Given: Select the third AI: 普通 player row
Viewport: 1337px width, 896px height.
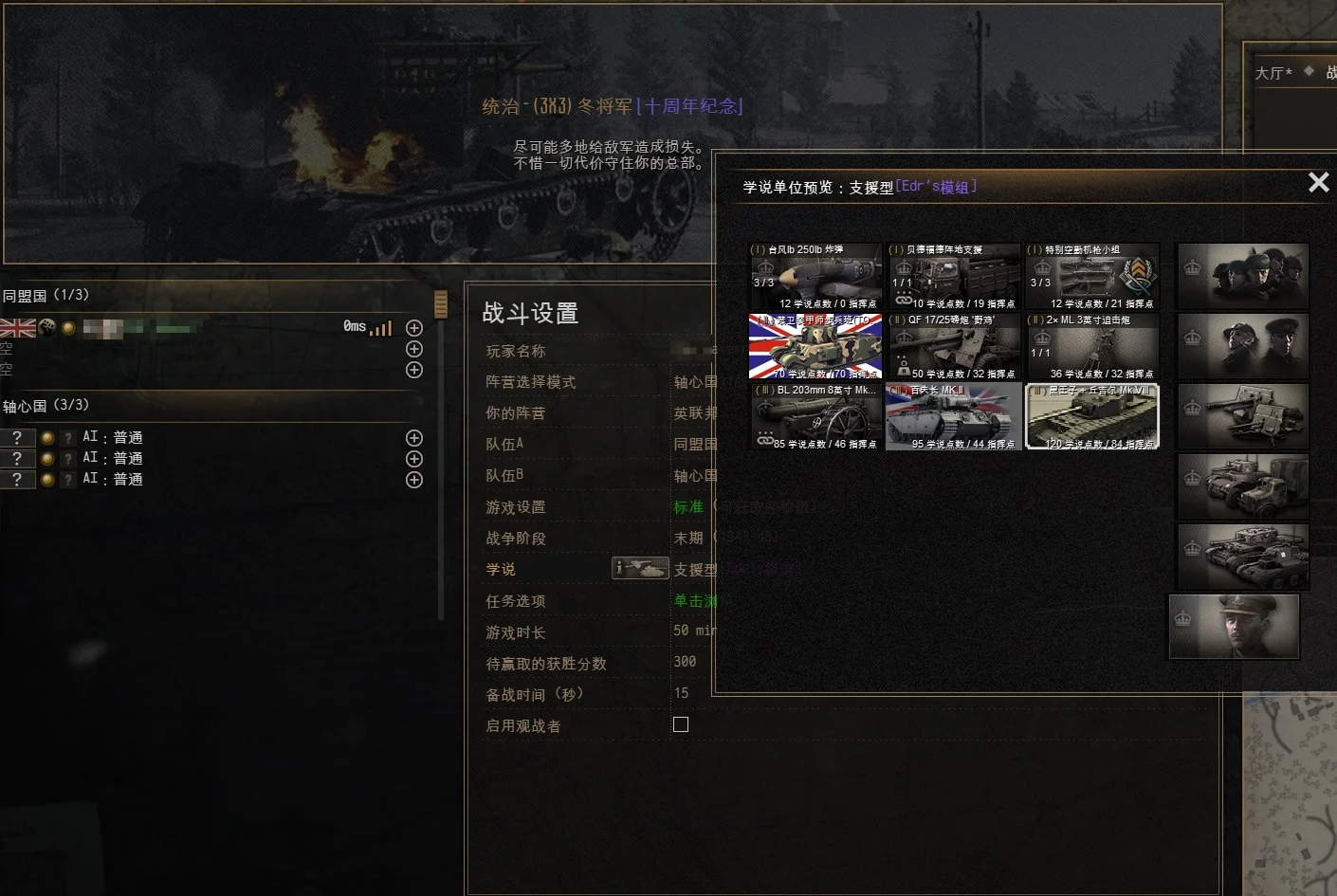Looking at the screenshot, I should [112, 480].
